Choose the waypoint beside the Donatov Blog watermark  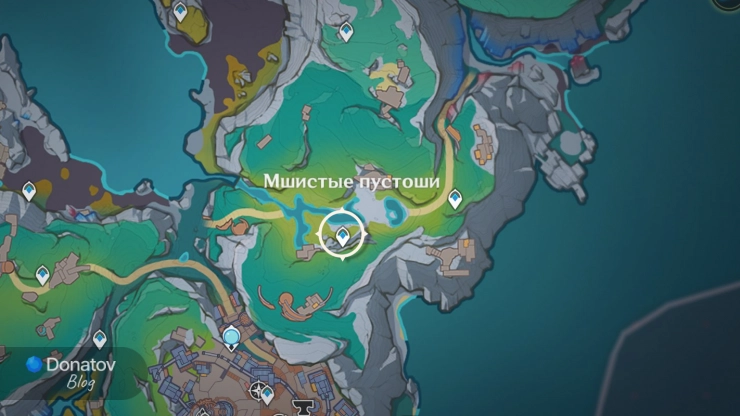pyautogui.click(x=99, y=339)
